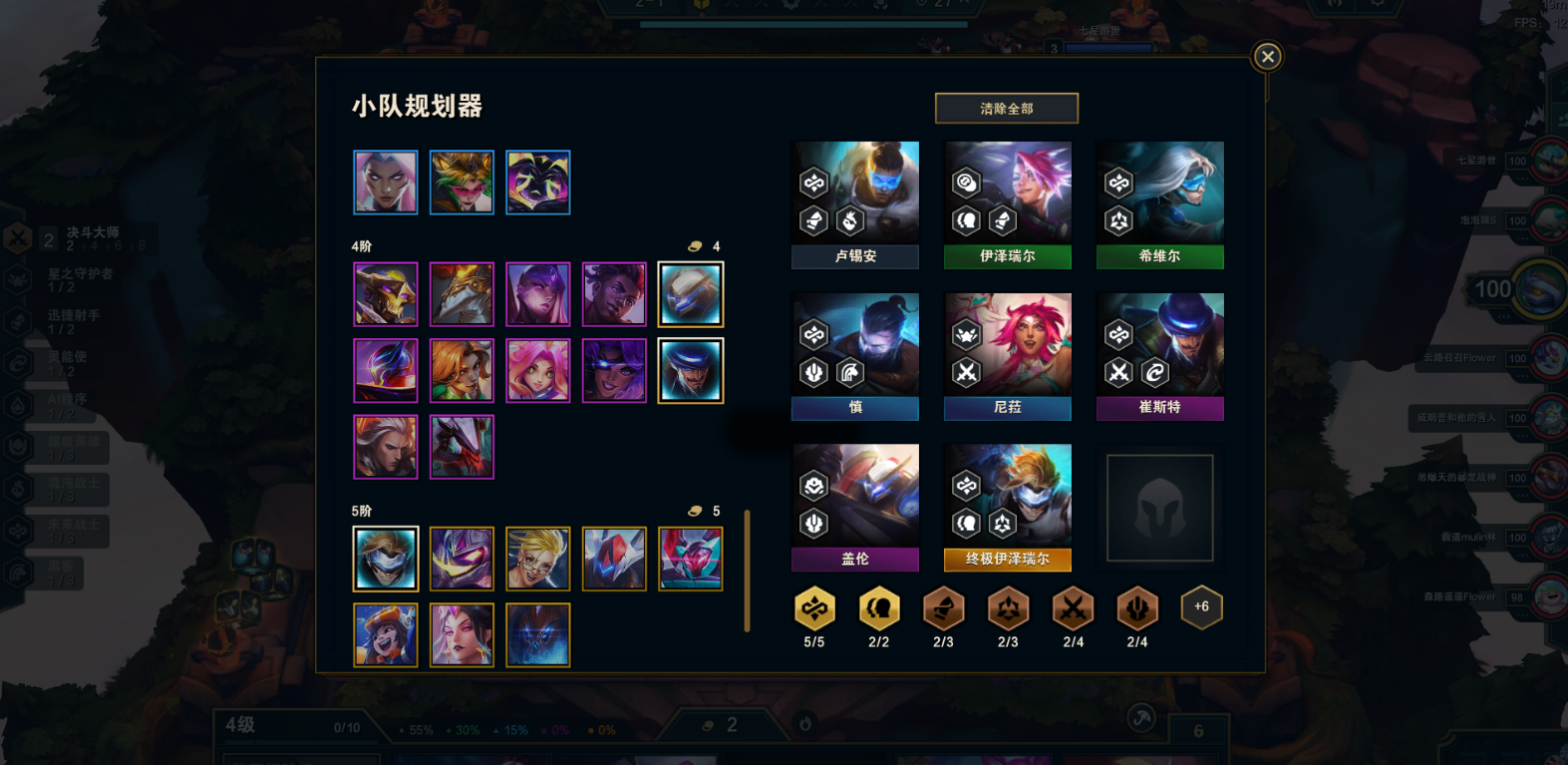Select the 伊泽瑞尔 team slot
1568x765 pixels.
pyautogui.click(x=1007, y=204)
